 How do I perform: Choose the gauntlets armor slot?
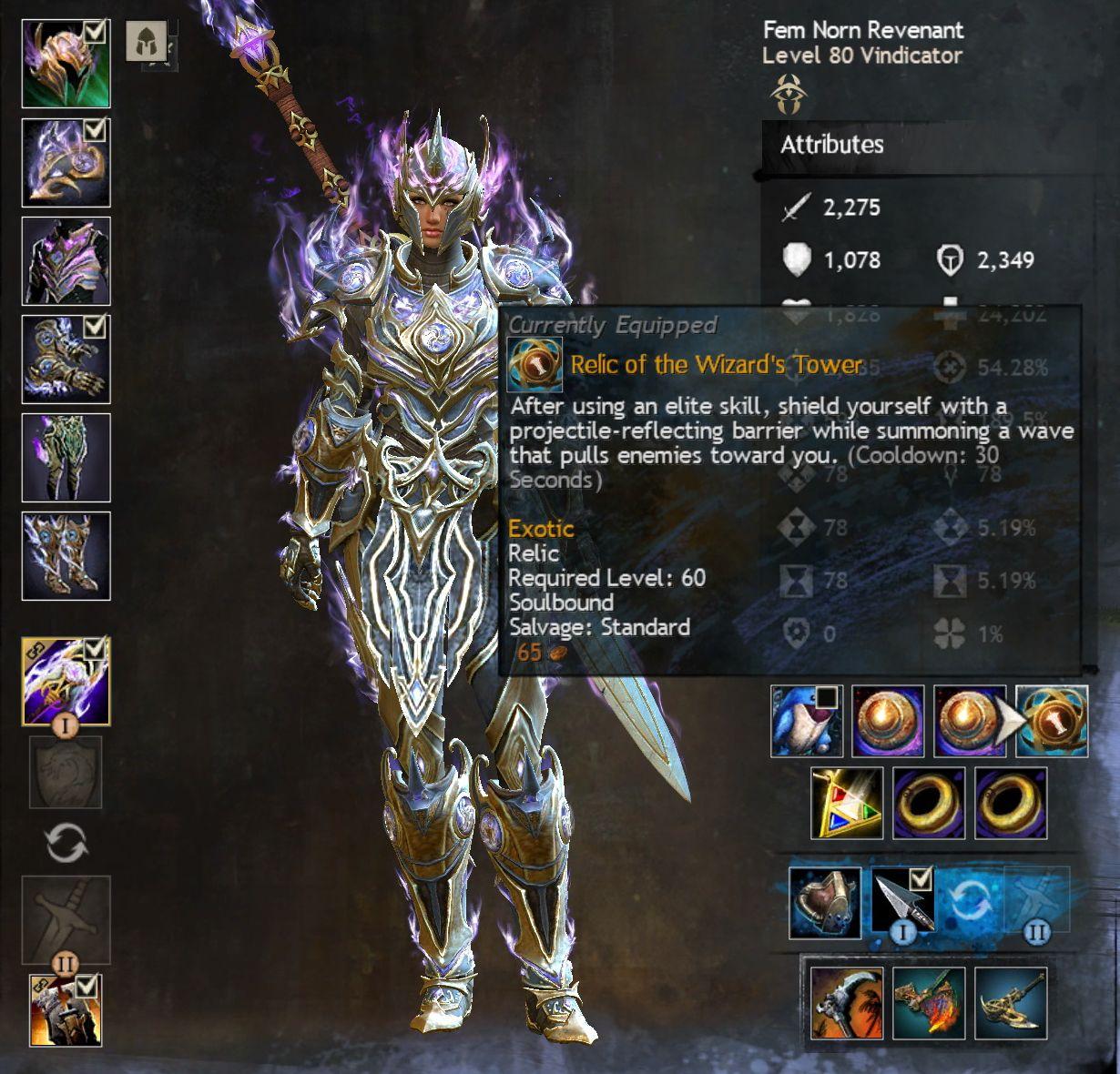(x=66, y=360)
